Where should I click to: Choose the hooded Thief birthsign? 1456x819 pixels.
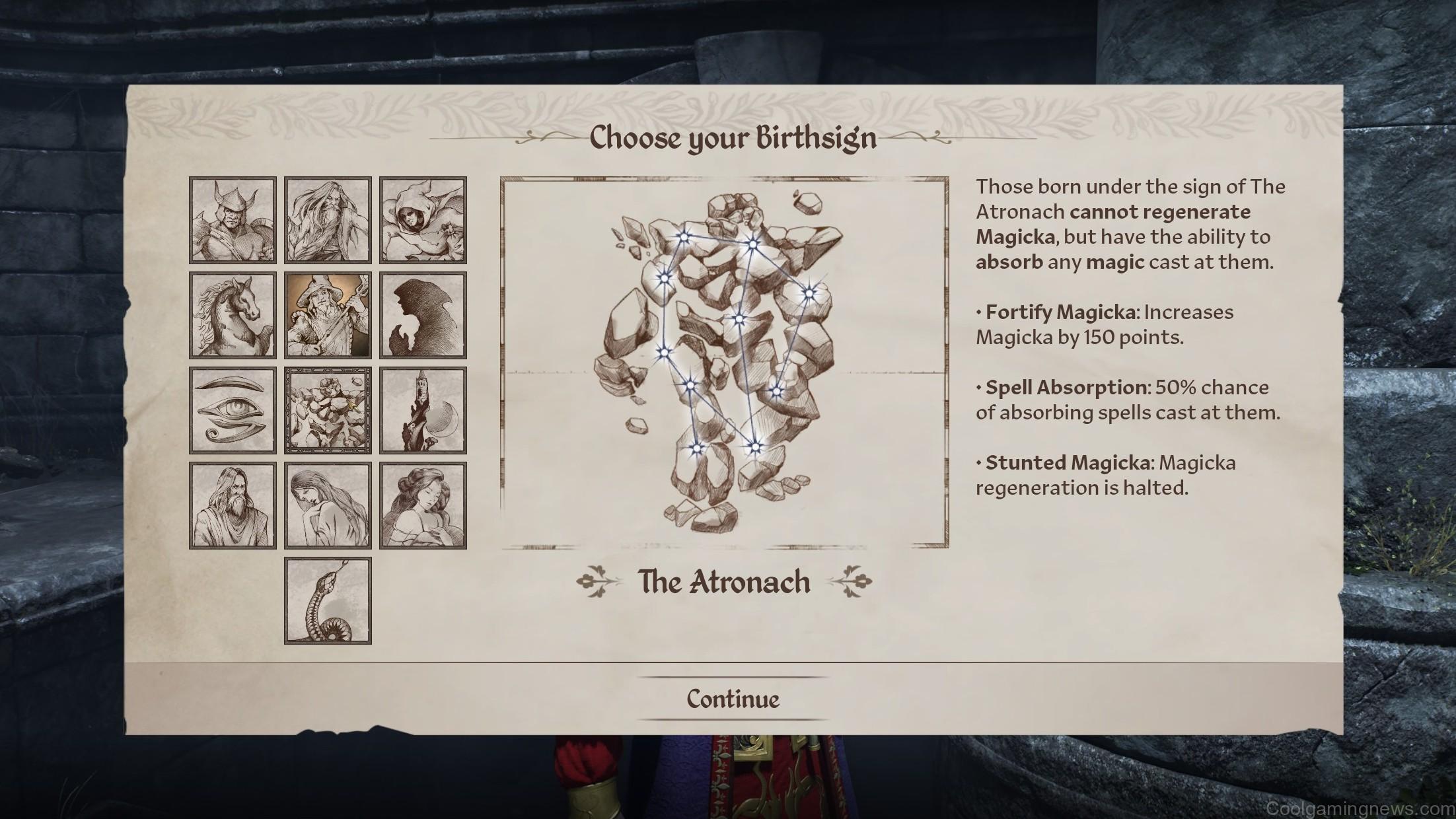pos(423,219)
